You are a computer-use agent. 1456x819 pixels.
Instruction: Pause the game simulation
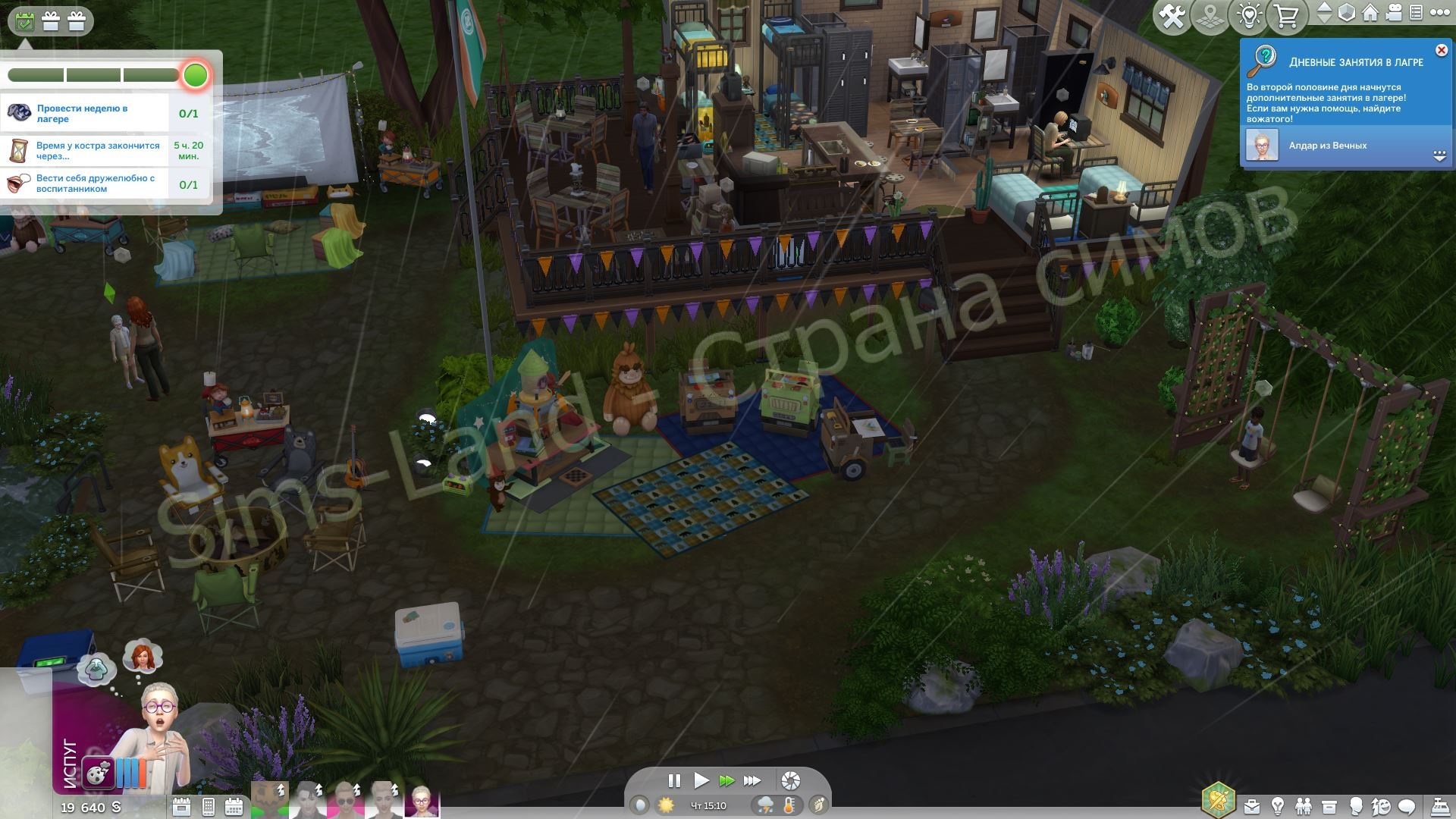[x=674, y=780]
